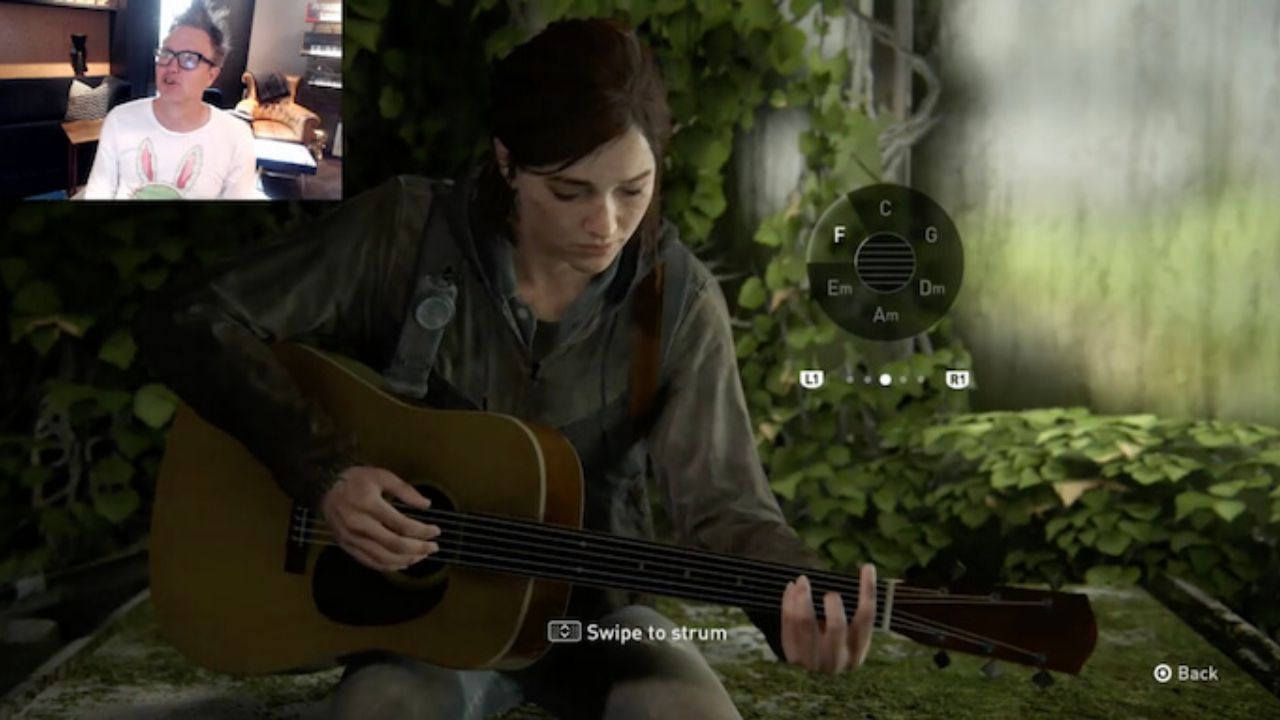Click the string diagram at the wheel center
The image size is (1280, 720).
pos(884,263)
